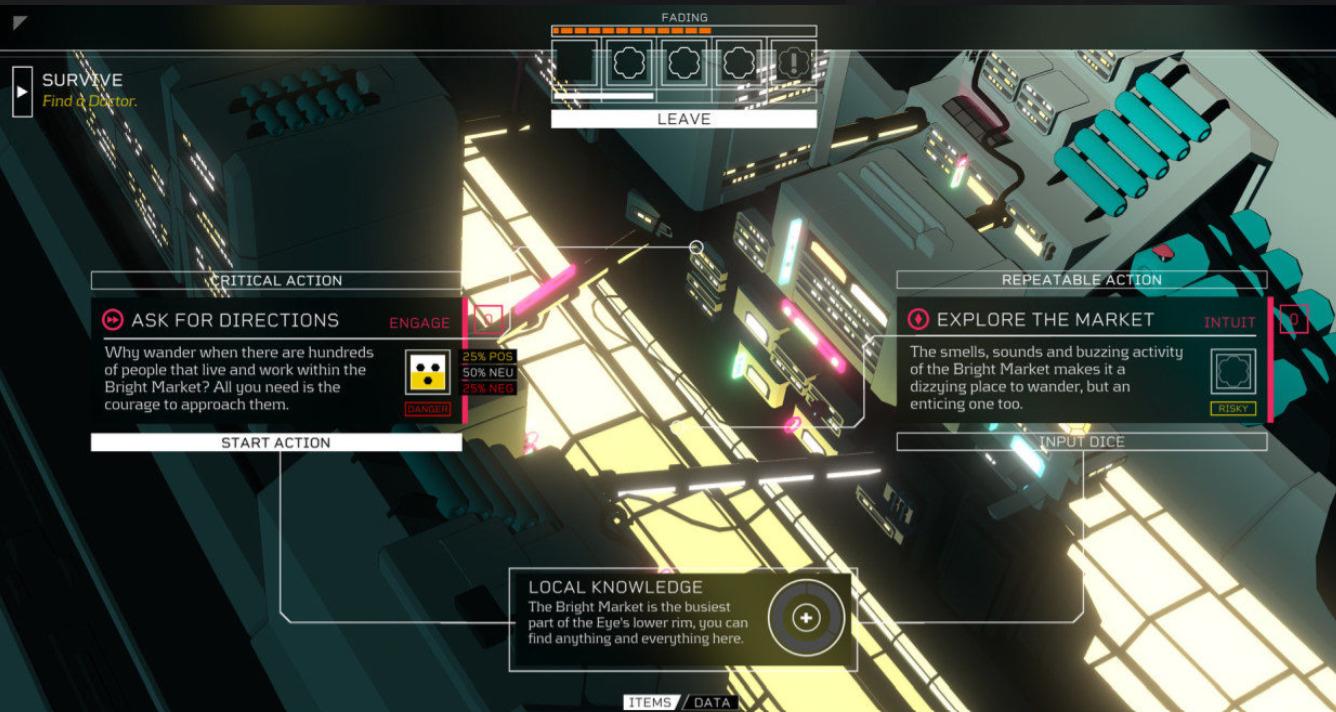Open the Items tab
The image size is (1336, 712).
[650, 702]
